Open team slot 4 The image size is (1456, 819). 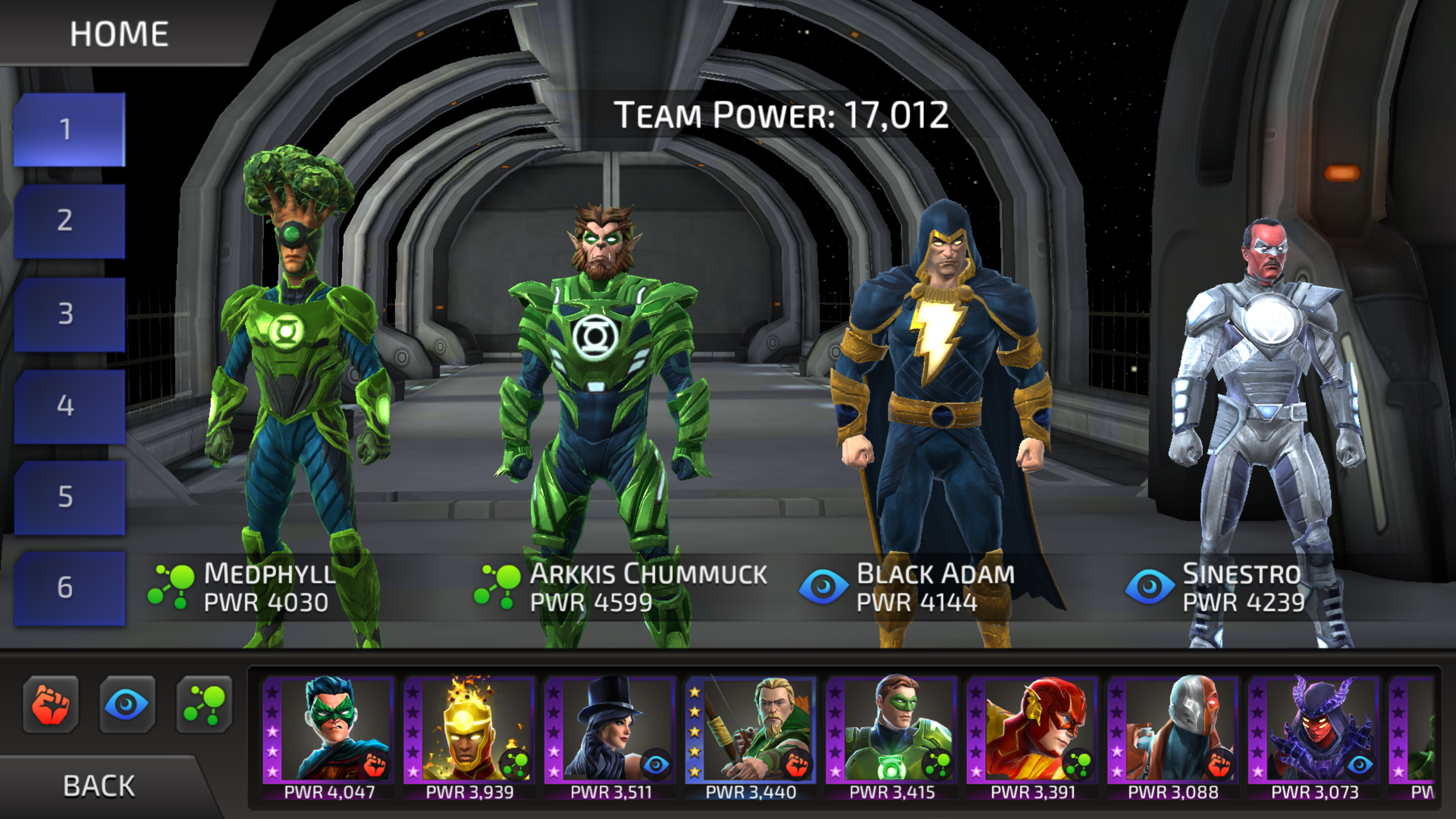[x=68, y=406]
